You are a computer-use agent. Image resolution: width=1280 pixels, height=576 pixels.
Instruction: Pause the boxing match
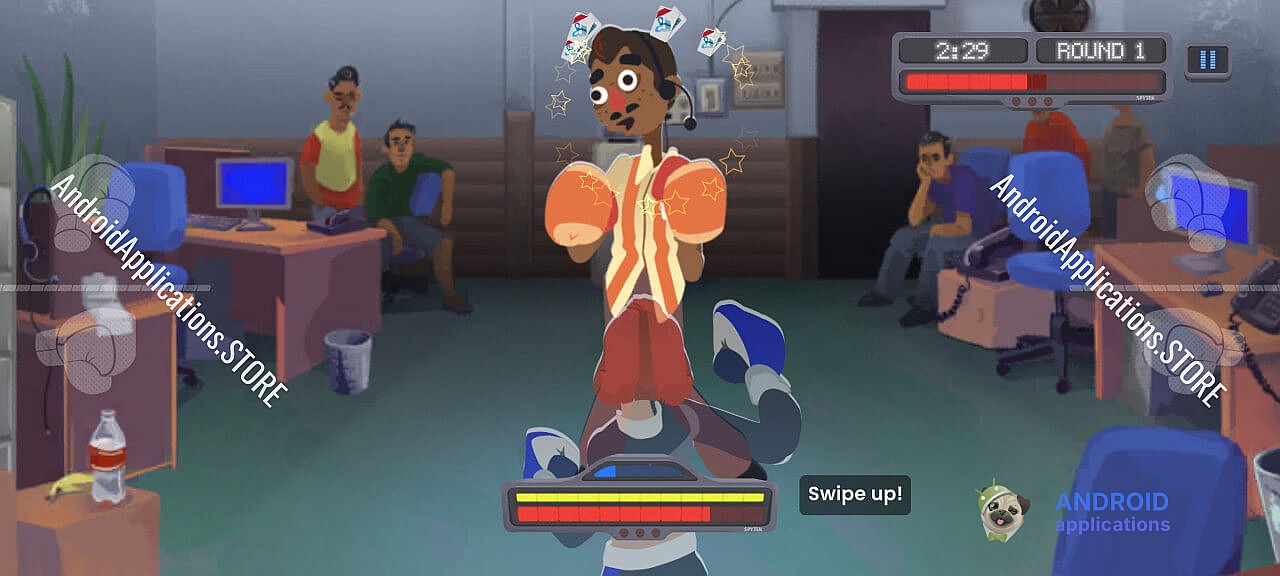pyautogui.click(x=1207, y=60)
